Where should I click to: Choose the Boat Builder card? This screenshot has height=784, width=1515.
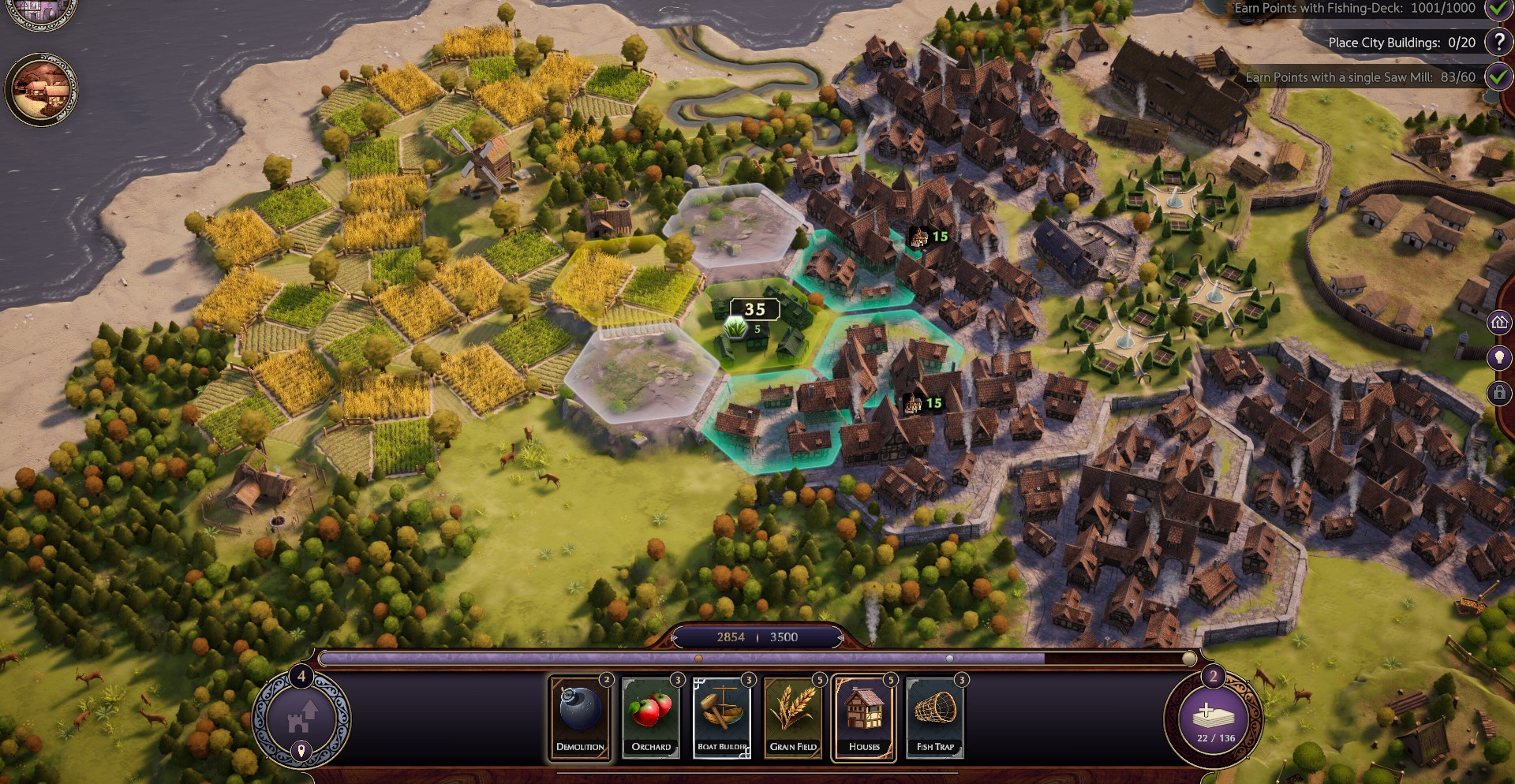pos(722,717)
